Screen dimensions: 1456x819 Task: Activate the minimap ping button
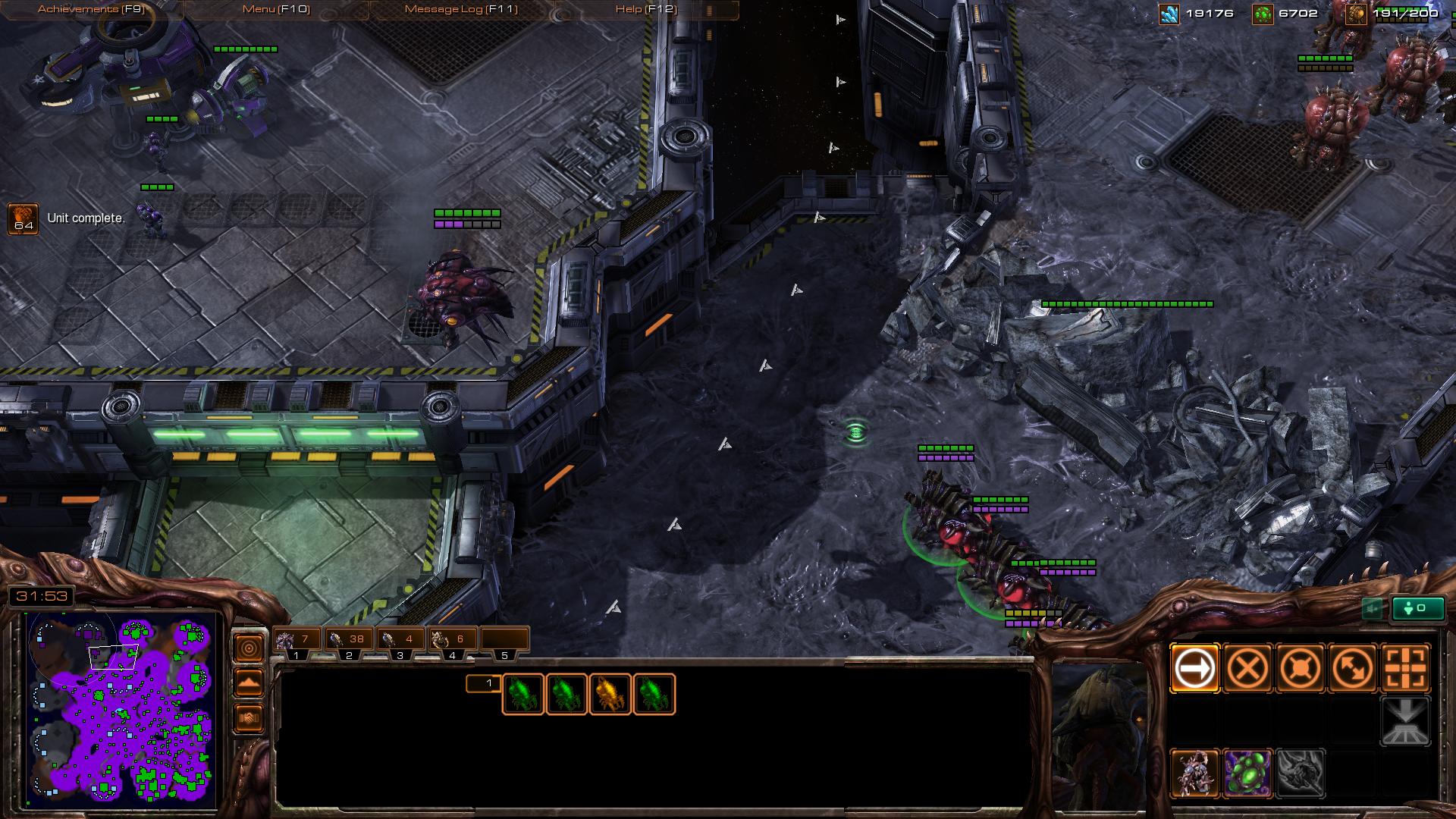coord(249,648)
